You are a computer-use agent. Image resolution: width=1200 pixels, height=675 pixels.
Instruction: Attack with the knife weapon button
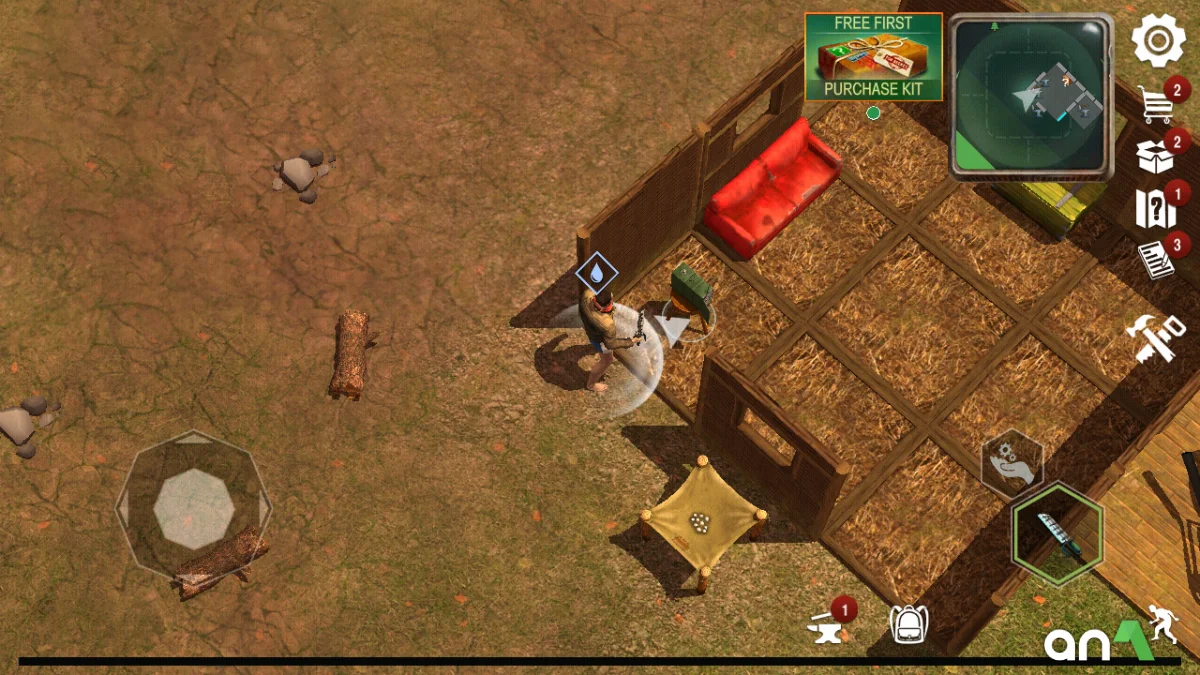click(1057, 533)
